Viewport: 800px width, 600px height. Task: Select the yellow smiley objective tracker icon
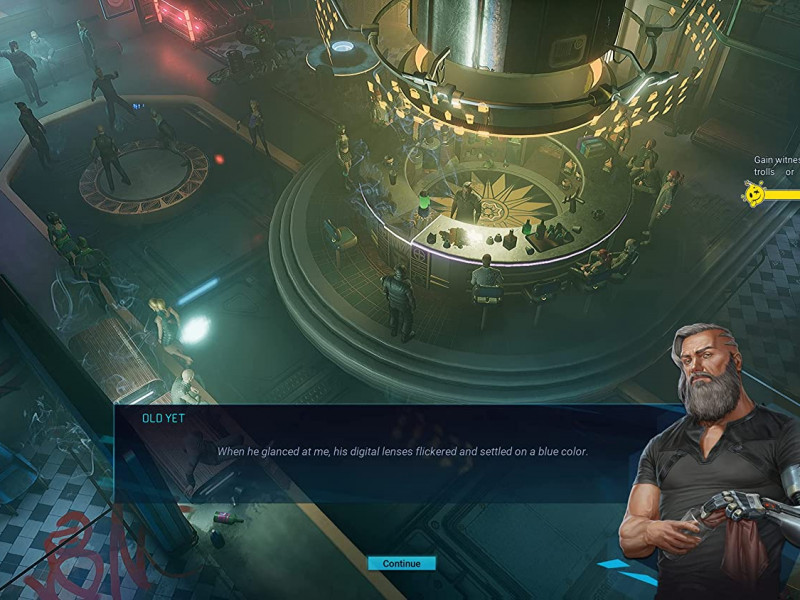pyautogui.click(x=756, y=193)
